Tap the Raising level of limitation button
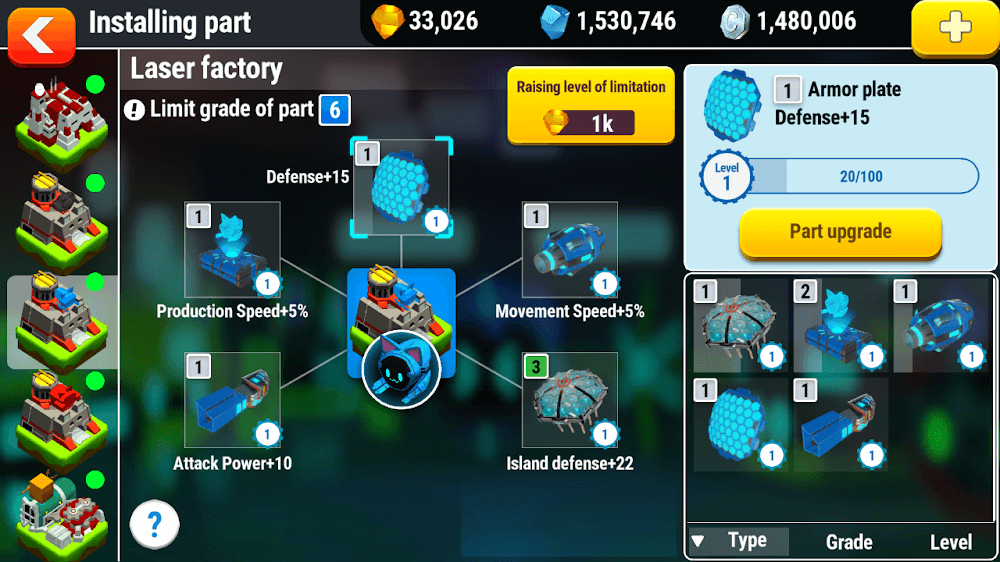 590,105
